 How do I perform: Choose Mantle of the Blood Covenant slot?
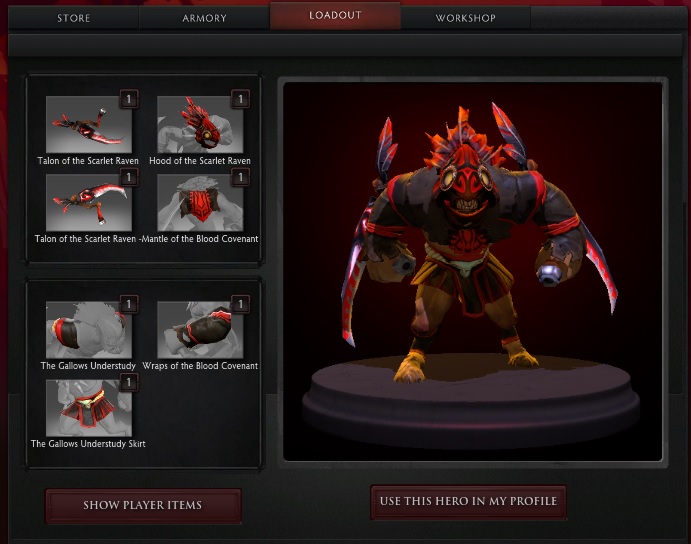pos(200,203)
